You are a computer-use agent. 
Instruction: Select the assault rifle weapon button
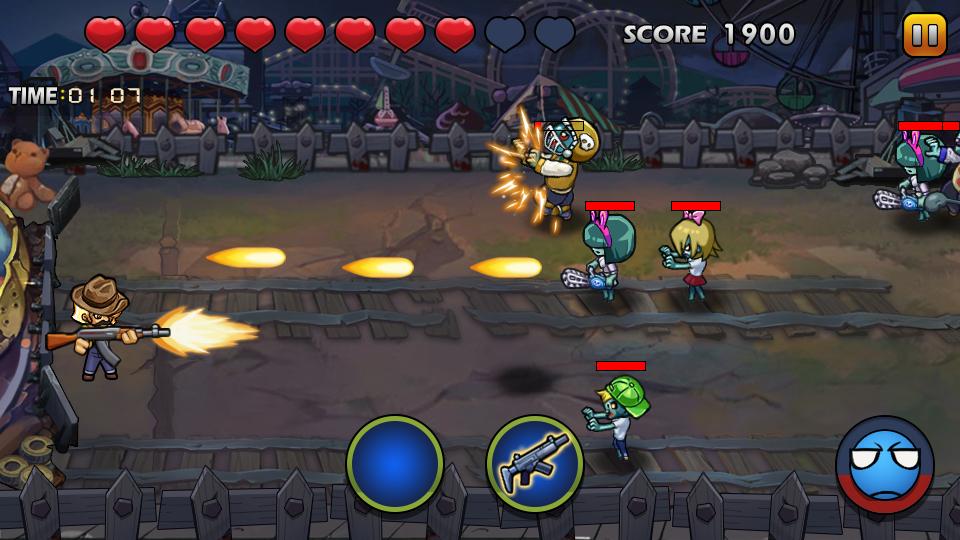tap(535, 464)
